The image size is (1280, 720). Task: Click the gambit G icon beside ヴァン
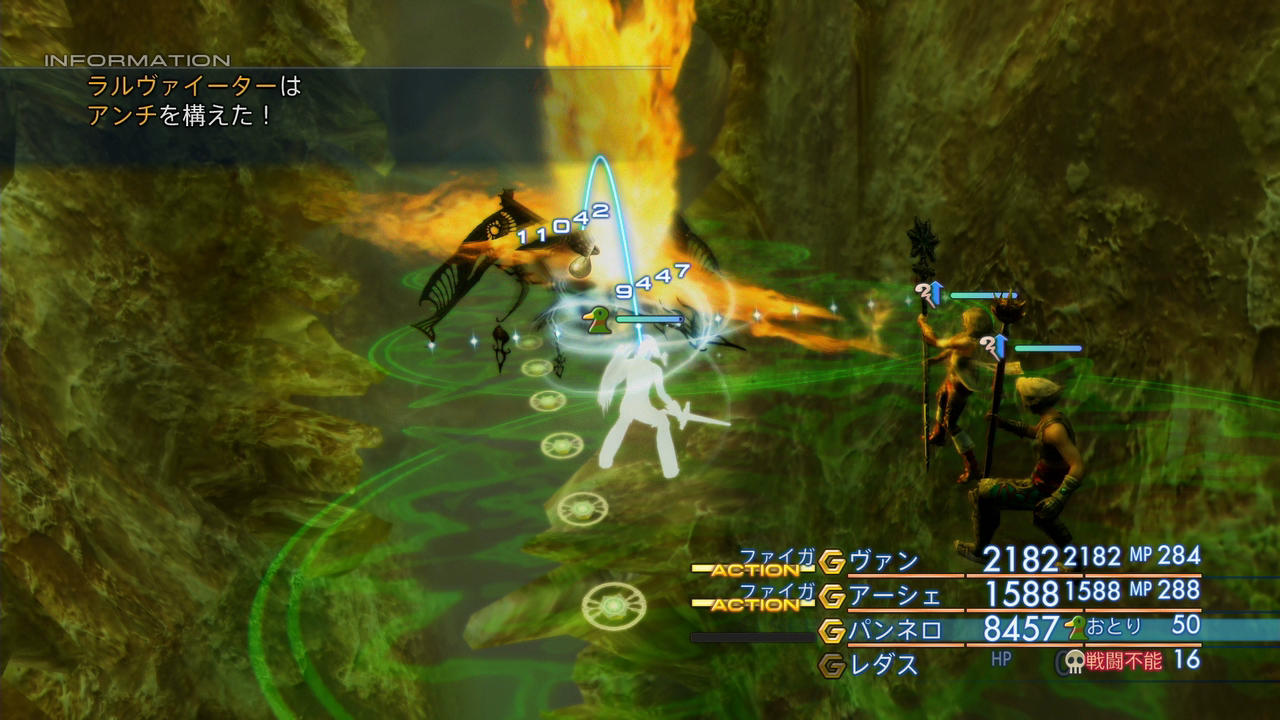[x=832, y=562]
